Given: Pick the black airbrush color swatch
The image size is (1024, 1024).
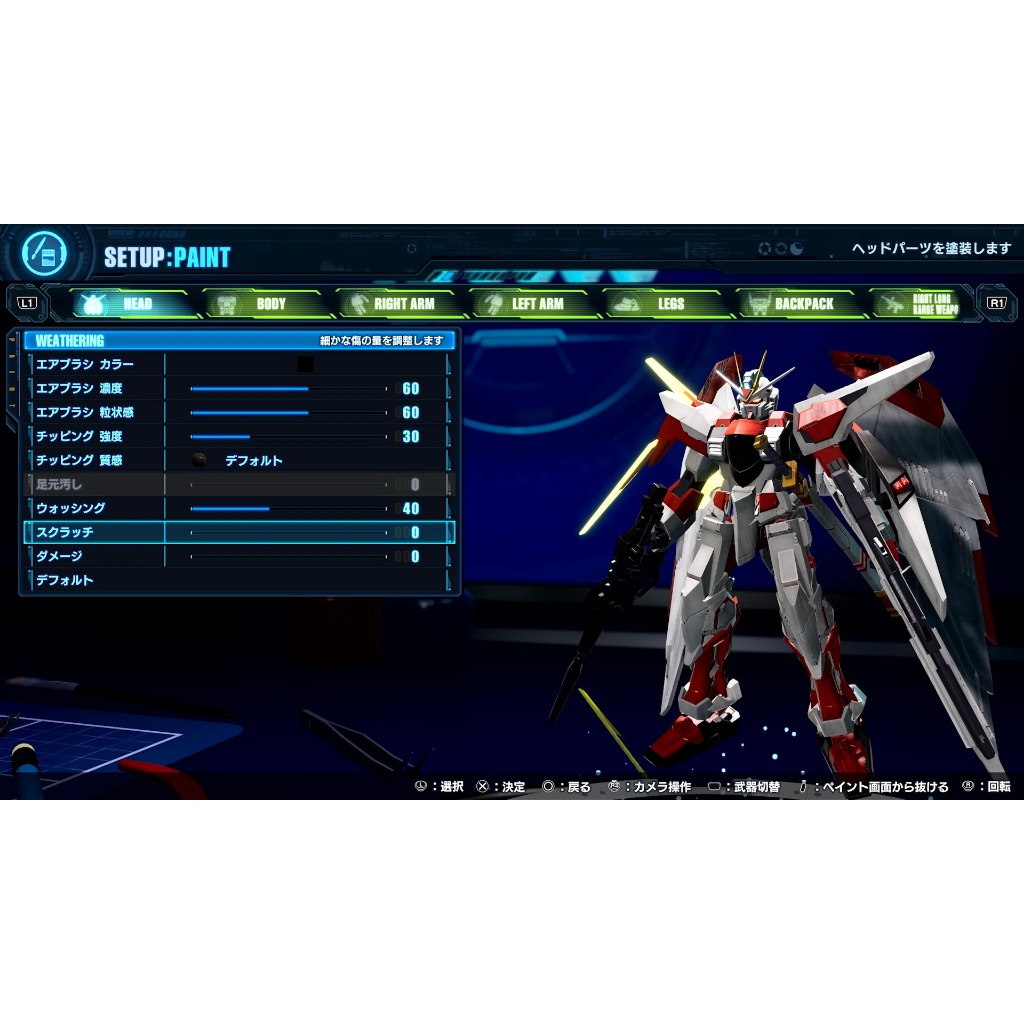Looking at the screenshot, I should 305,364.
